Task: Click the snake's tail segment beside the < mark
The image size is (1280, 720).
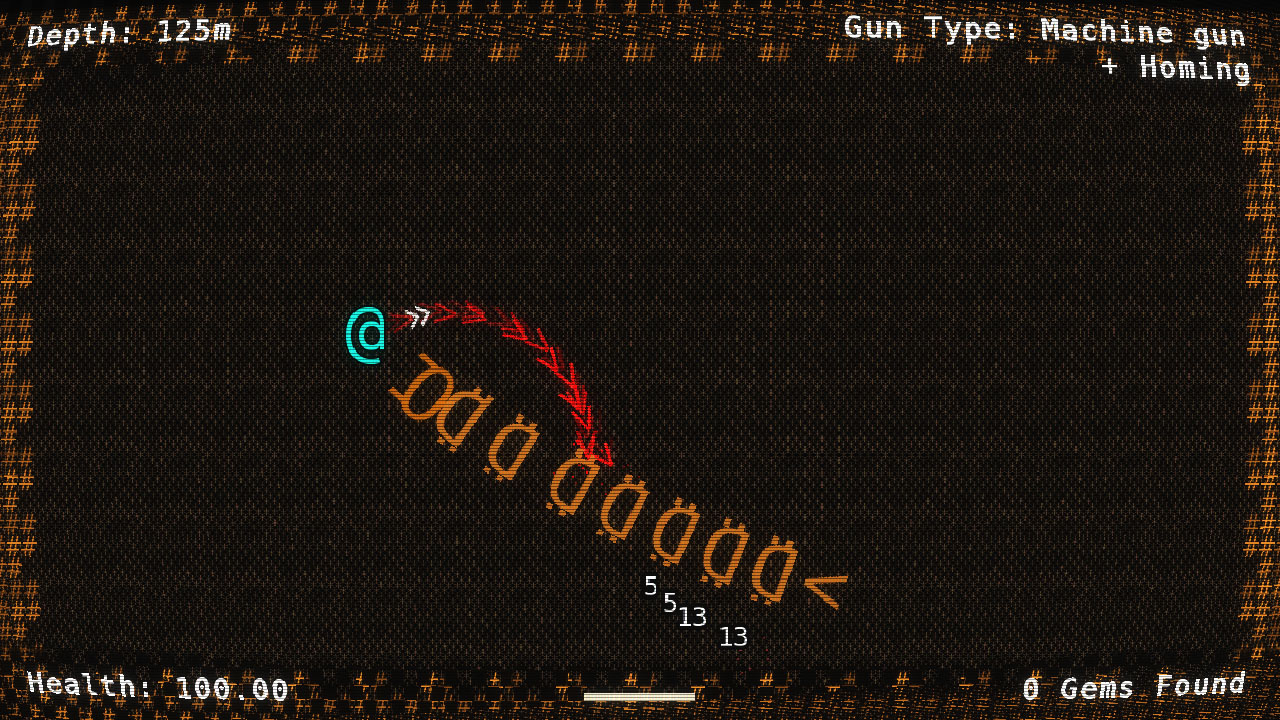Action: tap(772, 568)
